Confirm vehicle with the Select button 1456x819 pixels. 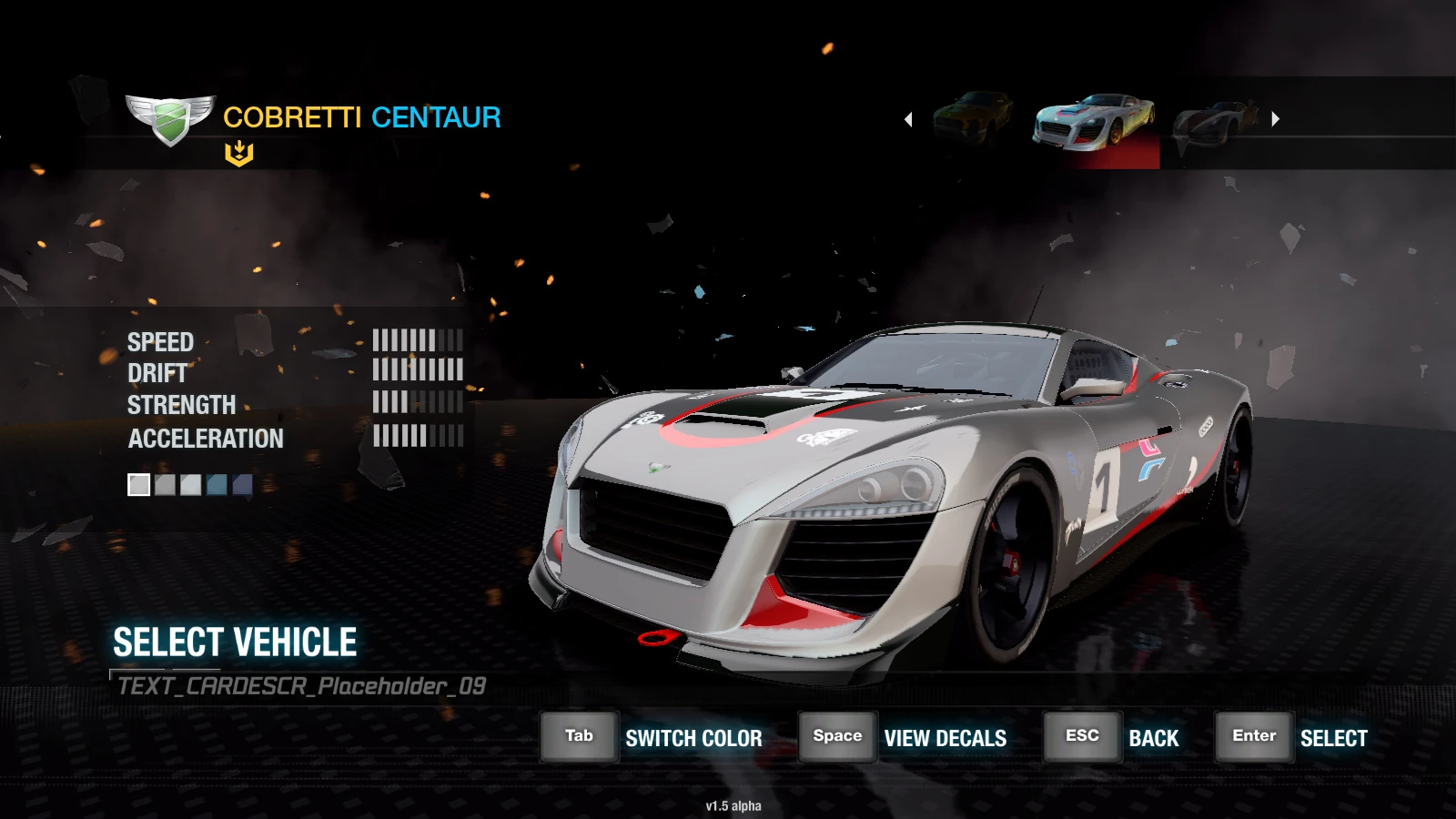1254,736
